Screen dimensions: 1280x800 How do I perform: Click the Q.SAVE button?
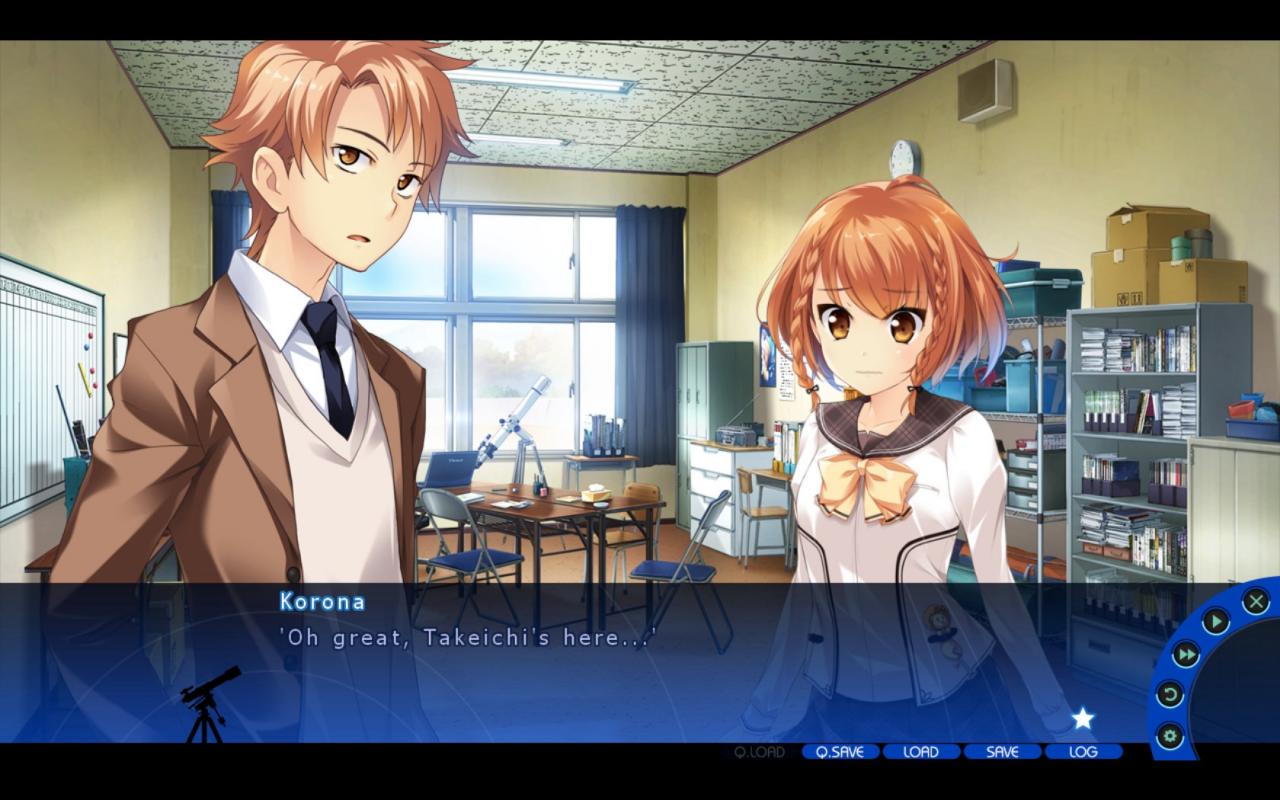(840, 752)
